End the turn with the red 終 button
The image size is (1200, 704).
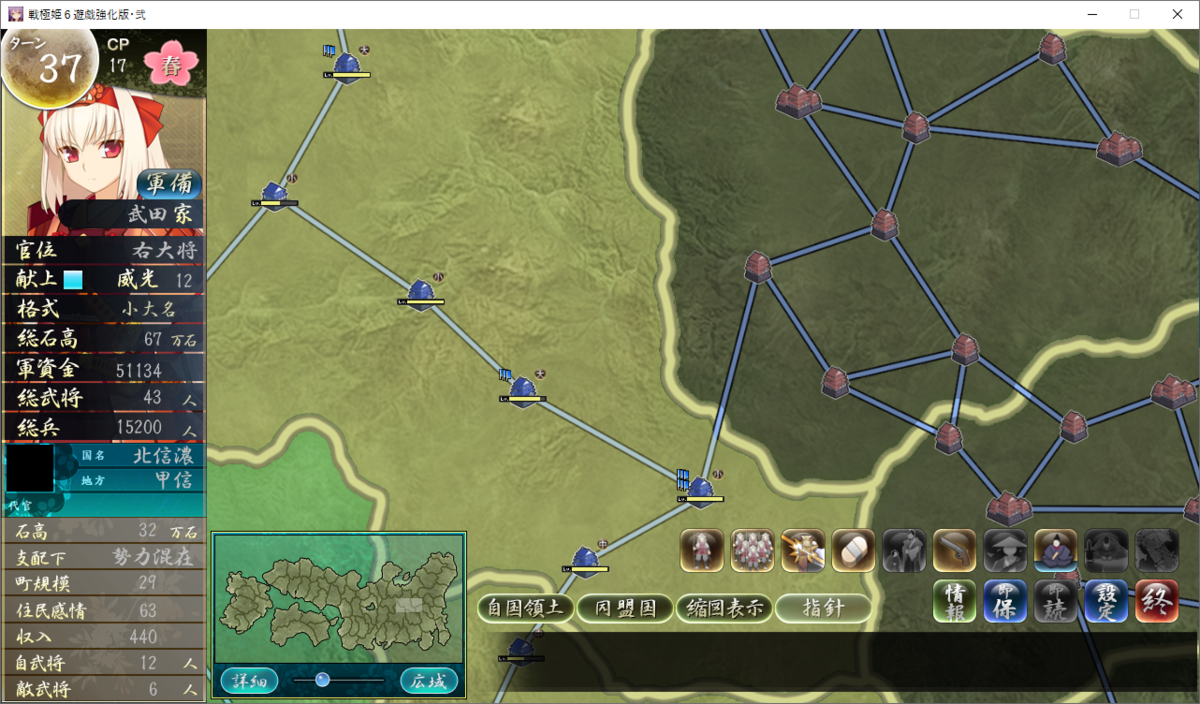[1157, 601]
